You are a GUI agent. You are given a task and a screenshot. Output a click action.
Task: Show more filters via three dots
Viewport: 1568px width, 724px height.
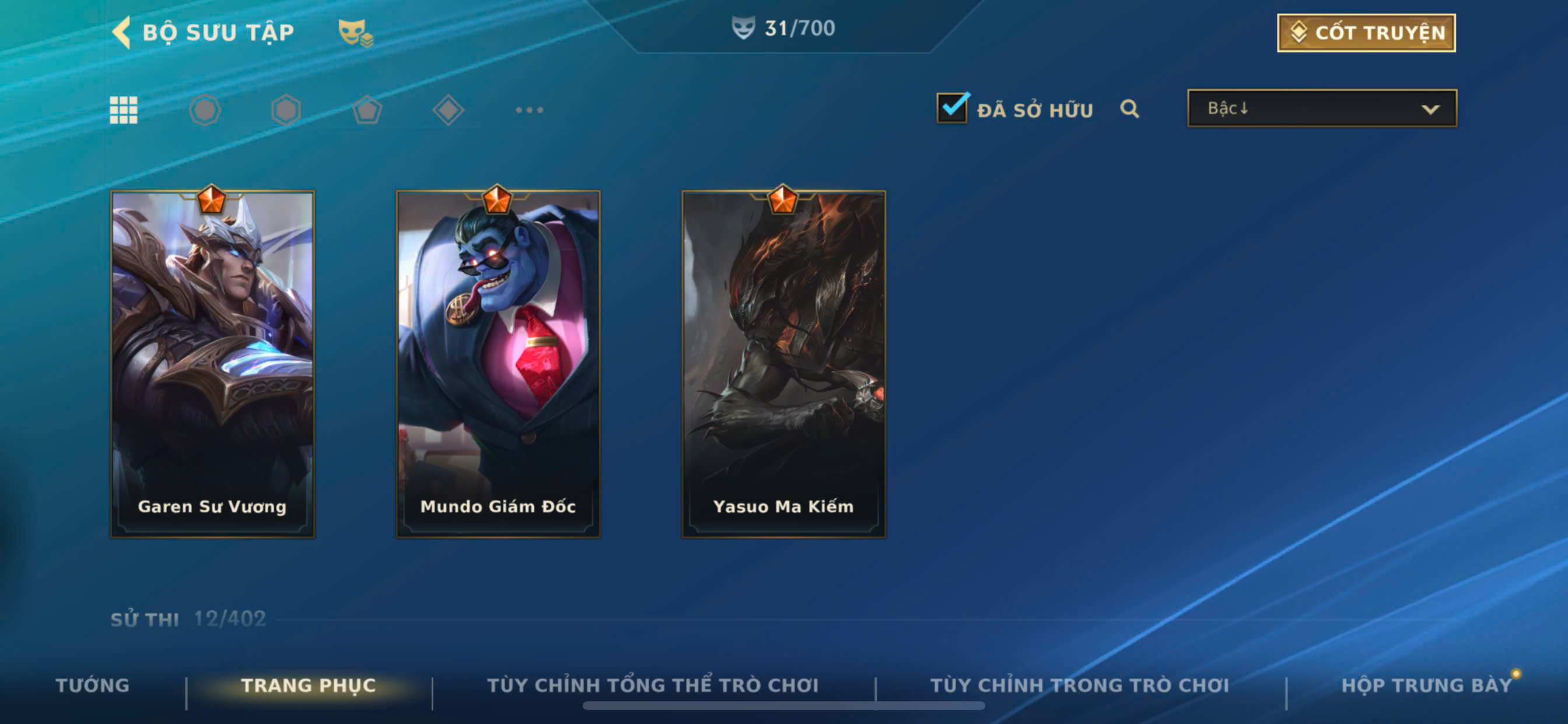pyautogui.click(x=529, y=110)
